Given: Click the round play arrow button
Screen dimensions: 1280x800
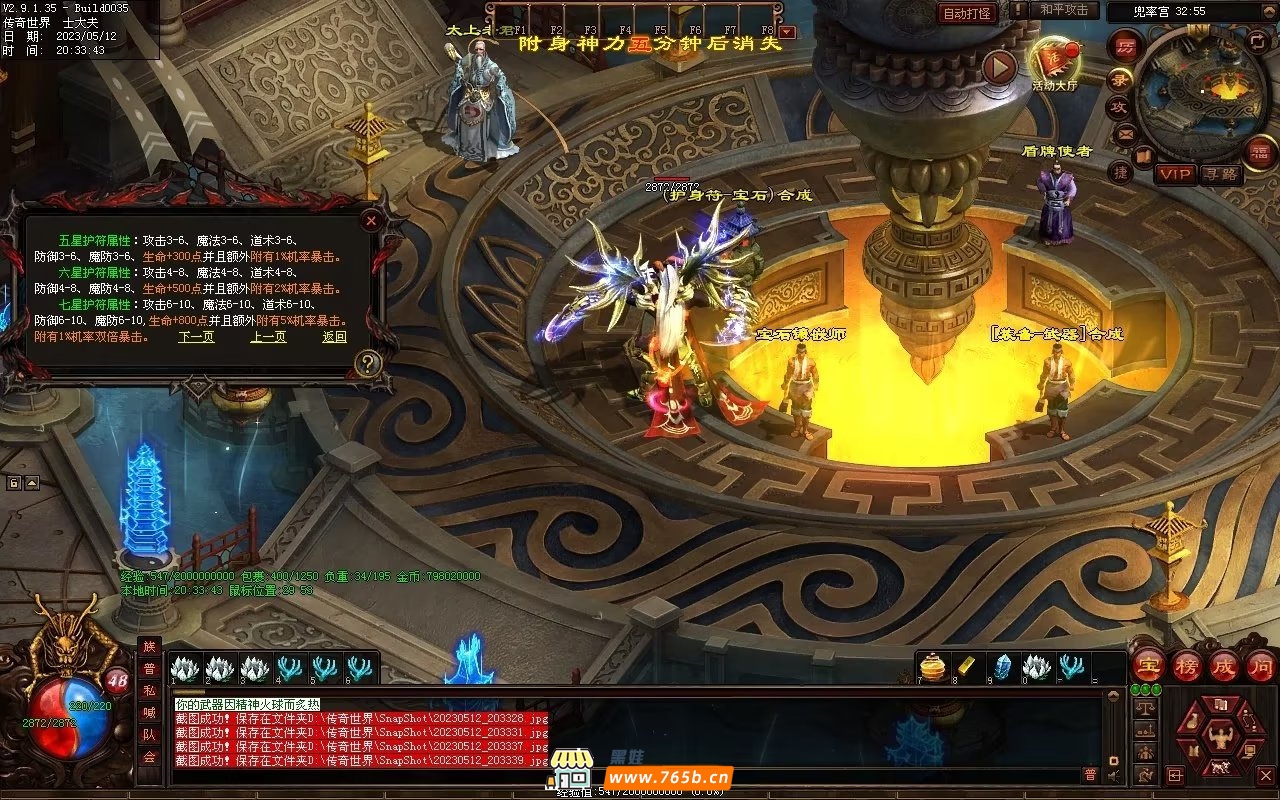Looking at the screenshot, I should (998, 67).
